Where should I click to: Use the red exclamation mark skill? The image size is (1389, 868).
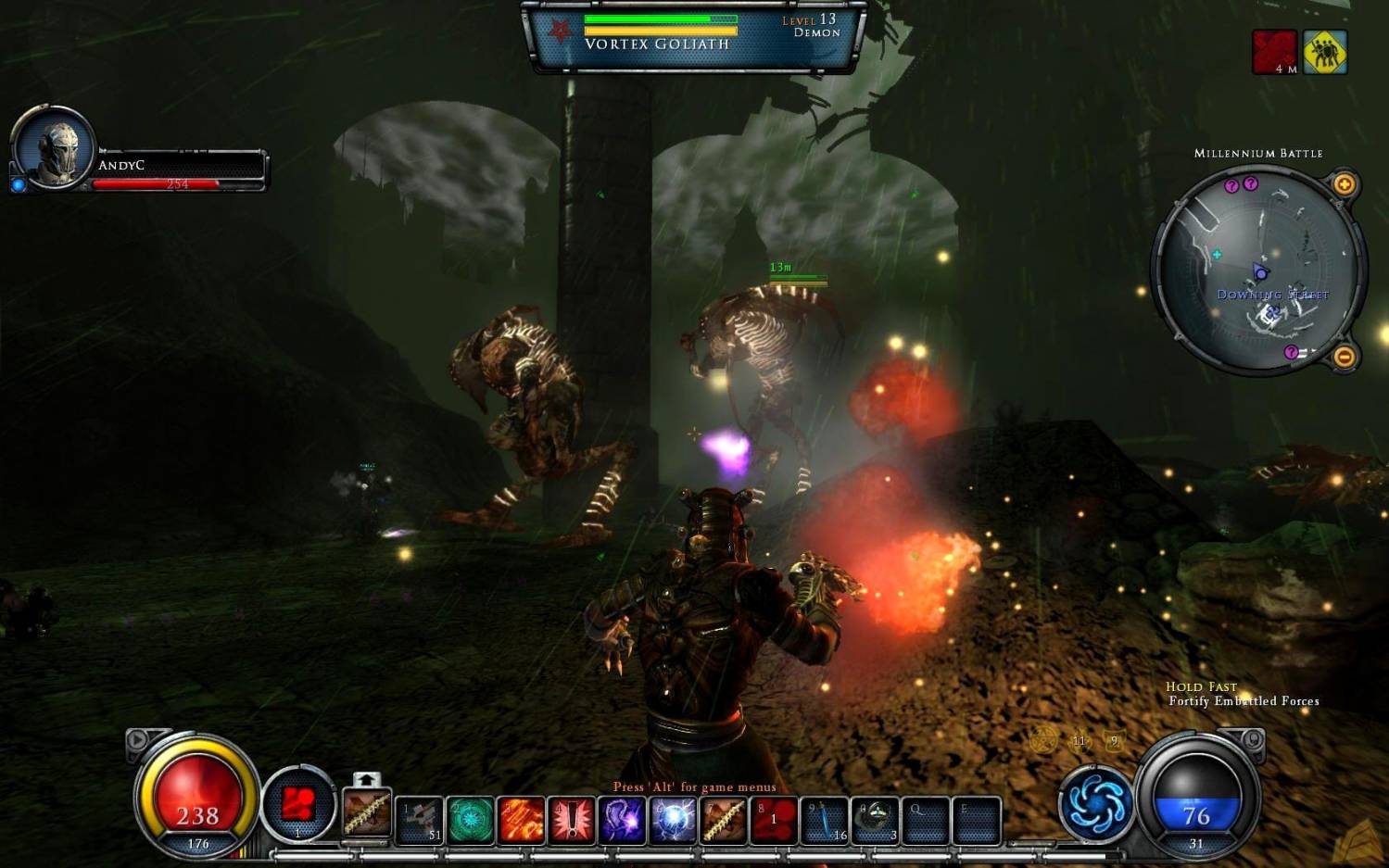[572, 821]
